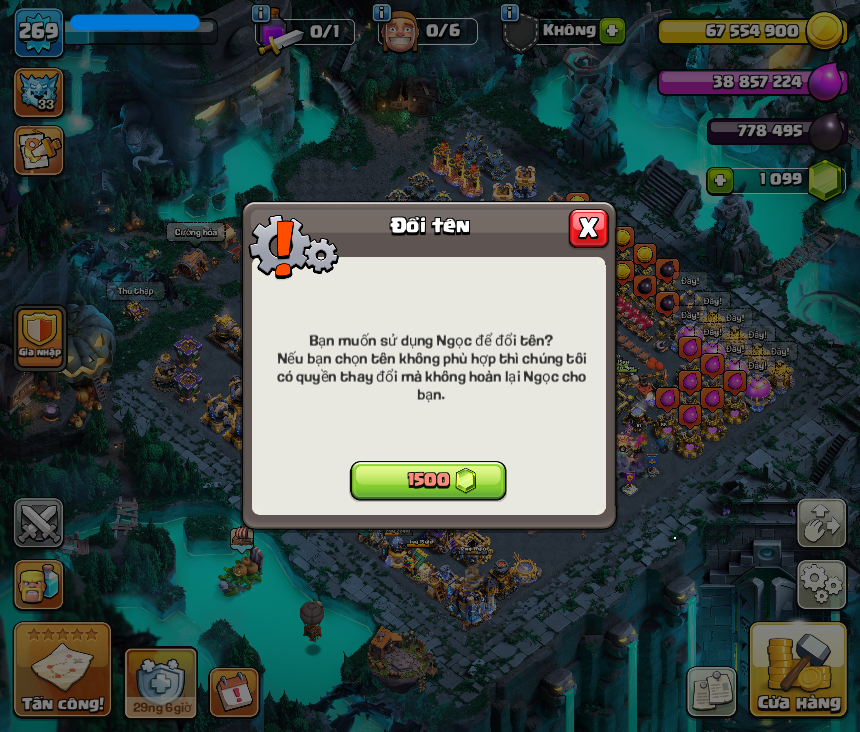Open the notes clipboard button
This screenshot has height=732, width=860.
click(712, 692)
